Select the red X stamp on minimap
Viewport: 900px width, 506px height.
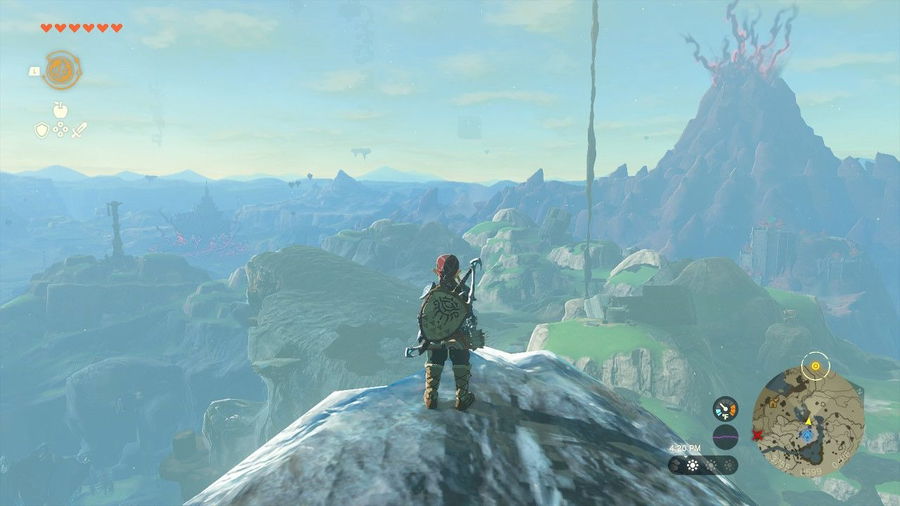760,435
